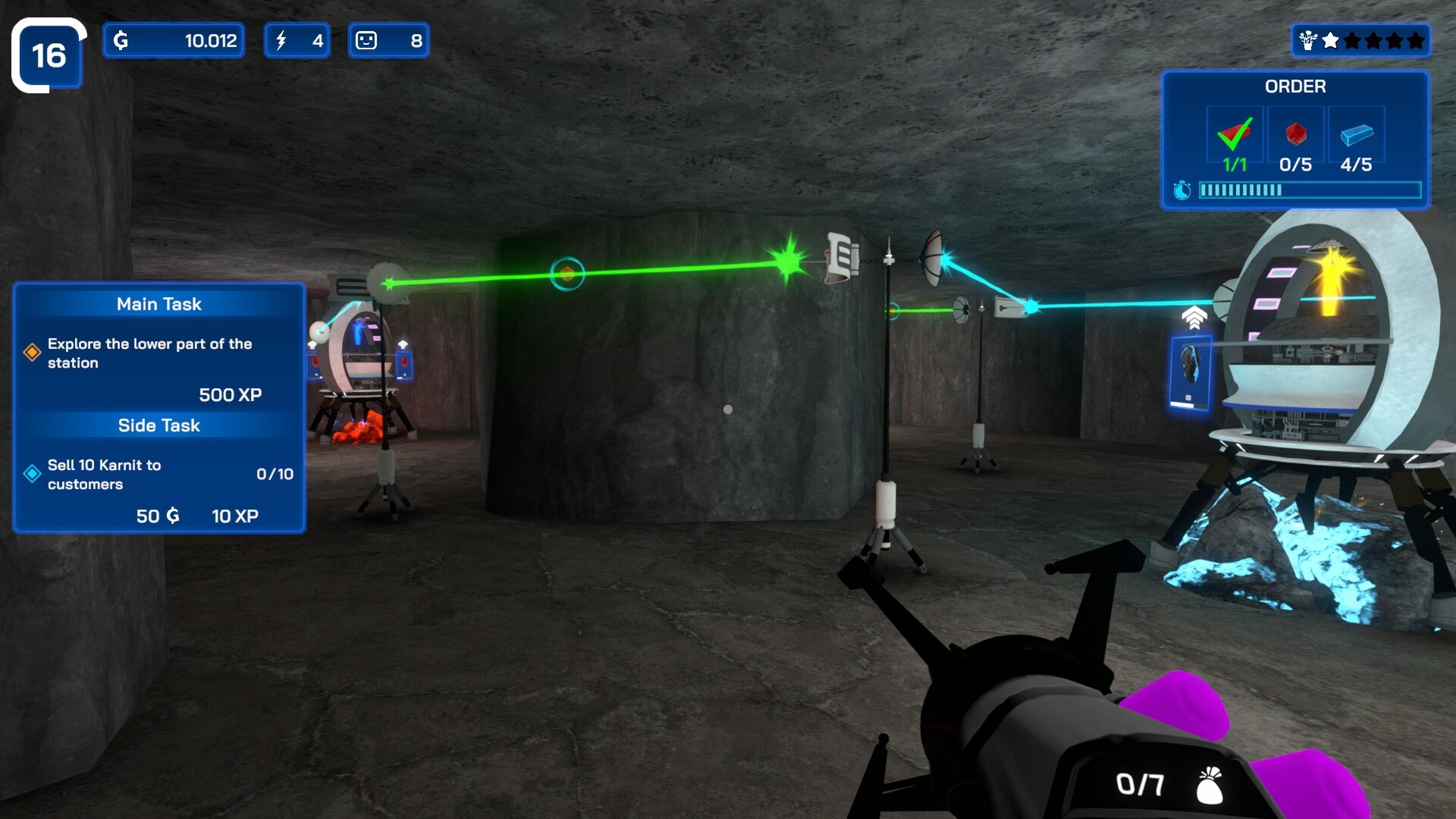Click the robot face counter icon
The width and height of the screenshot is (1456, 819).
coord(366,40)
